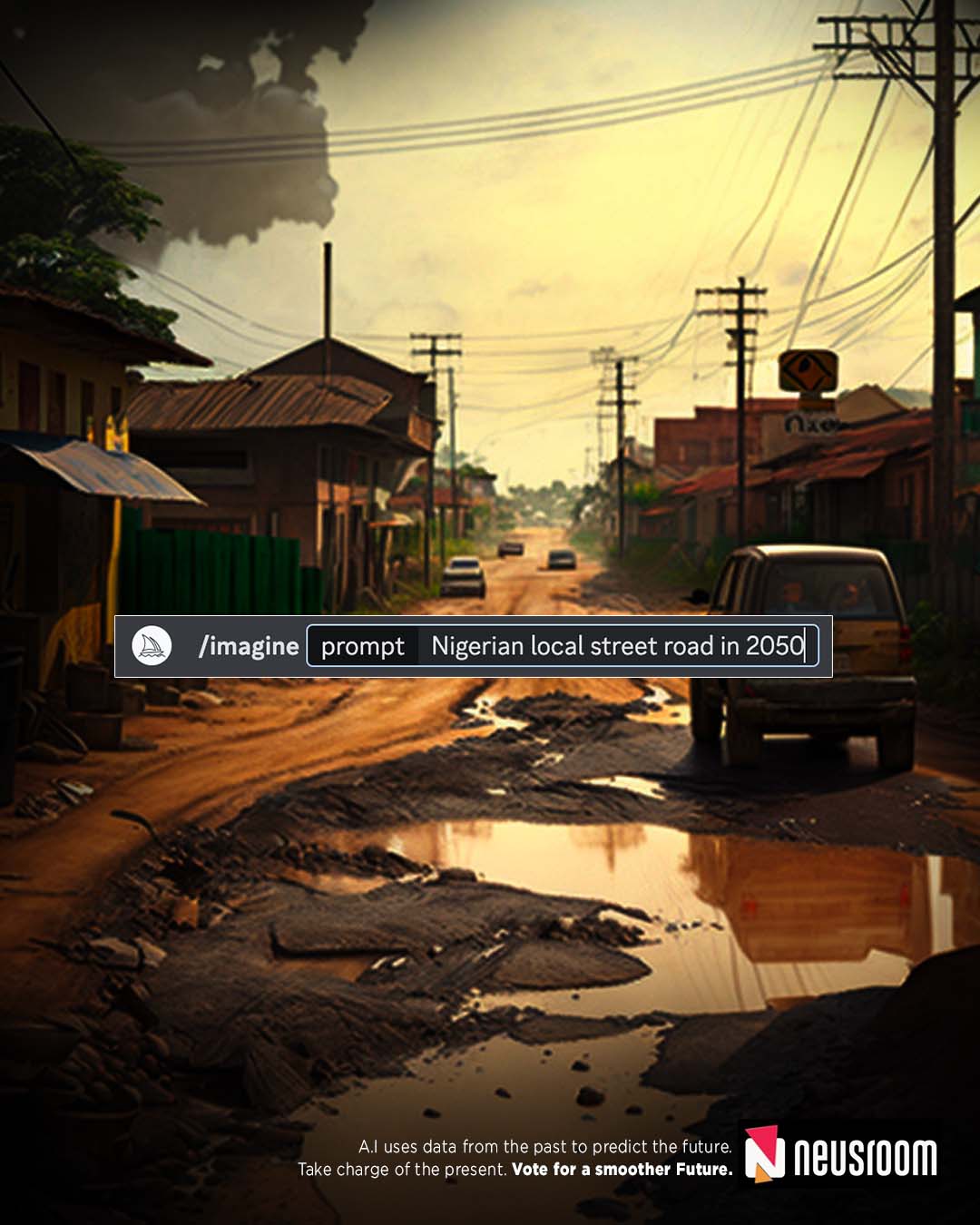Open the Neusroom logo link
Viewport: 980px width, 1225px height.
click(841, 1155)
